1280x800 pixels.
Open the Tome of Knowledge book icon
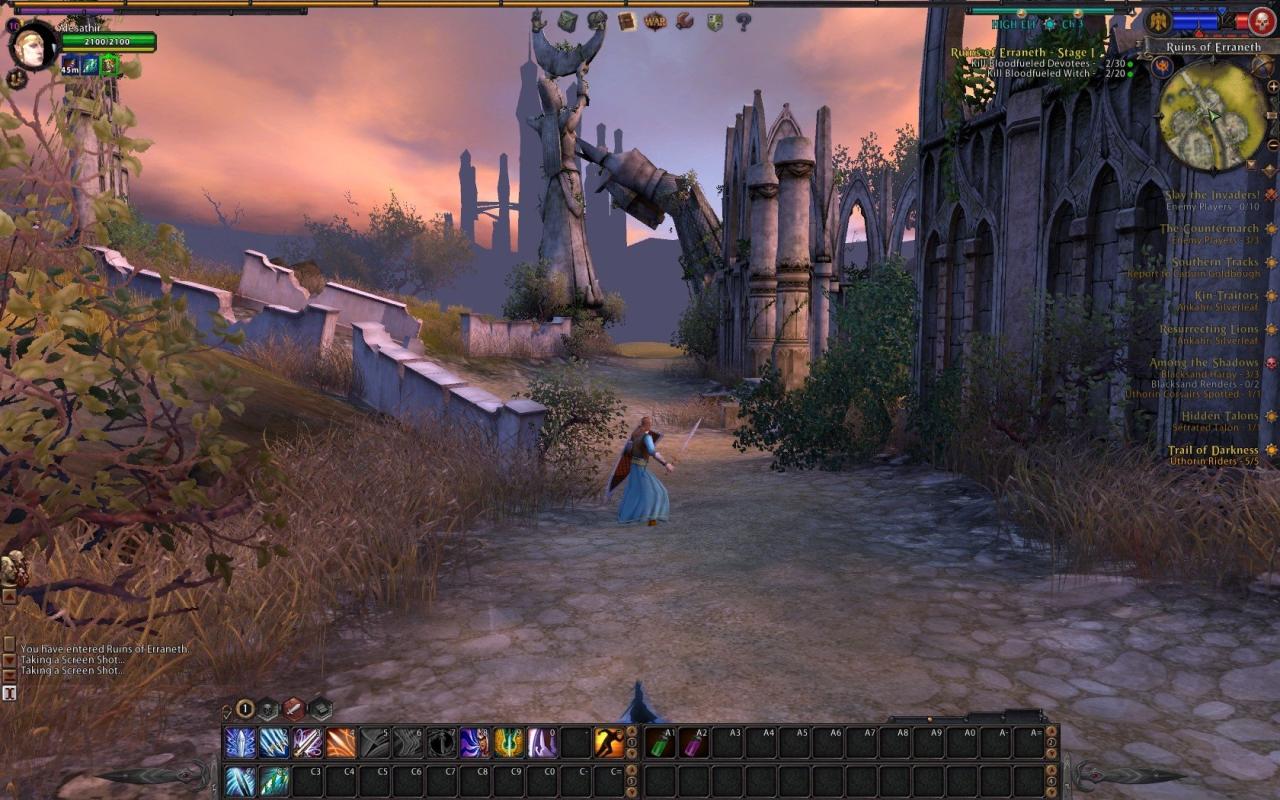[x=626, y=20]
